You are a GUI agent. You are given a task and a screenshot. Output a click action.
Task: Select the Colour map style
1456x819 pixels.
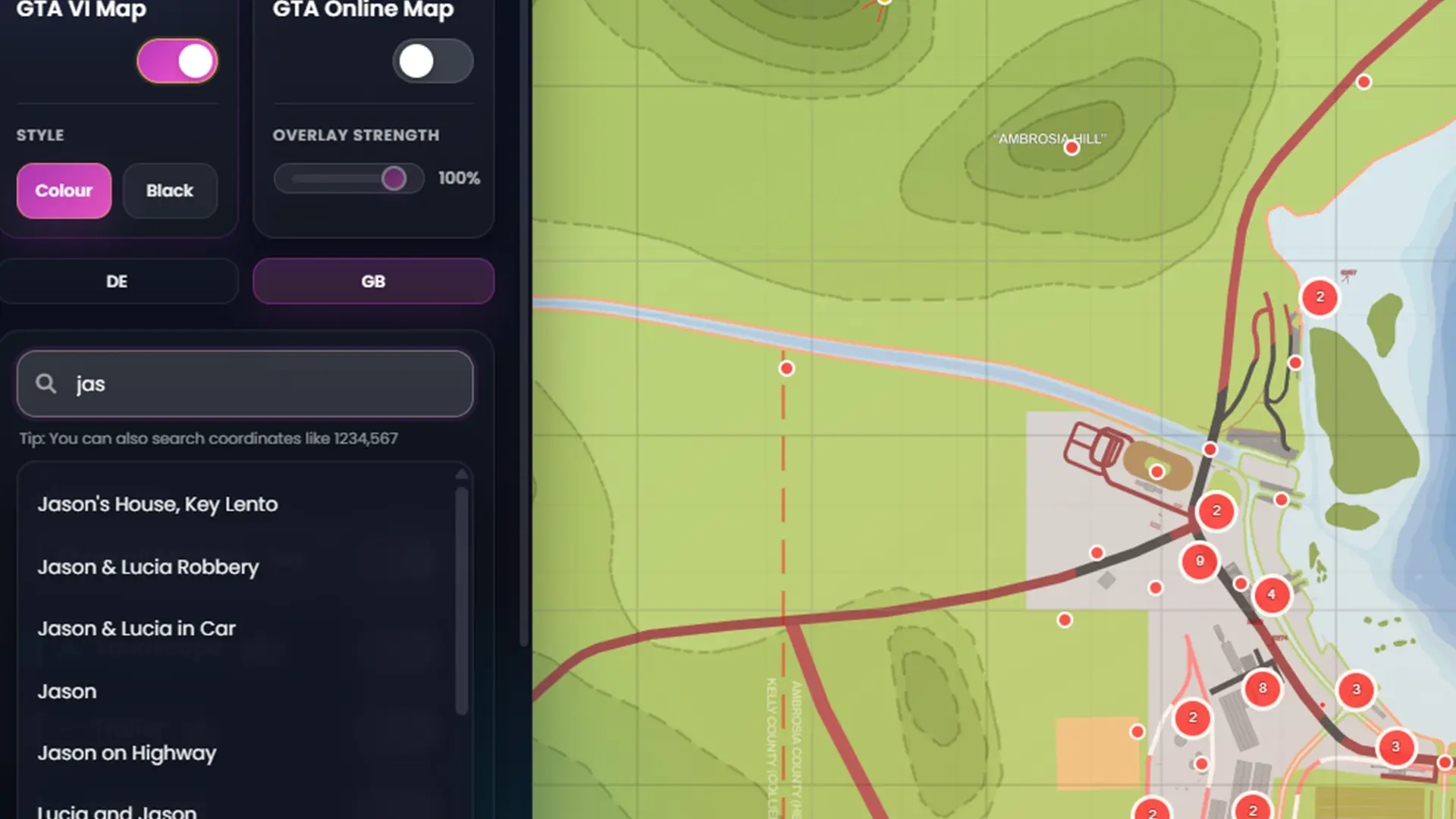click(64, 190)
